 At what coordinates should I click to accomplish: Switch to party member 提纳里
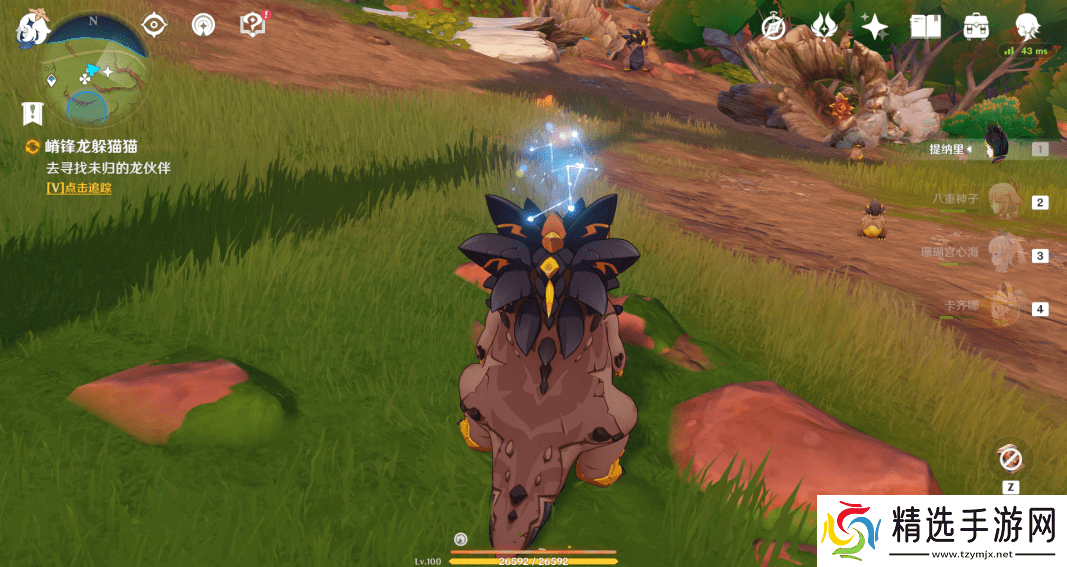click(x=992, y=149)
